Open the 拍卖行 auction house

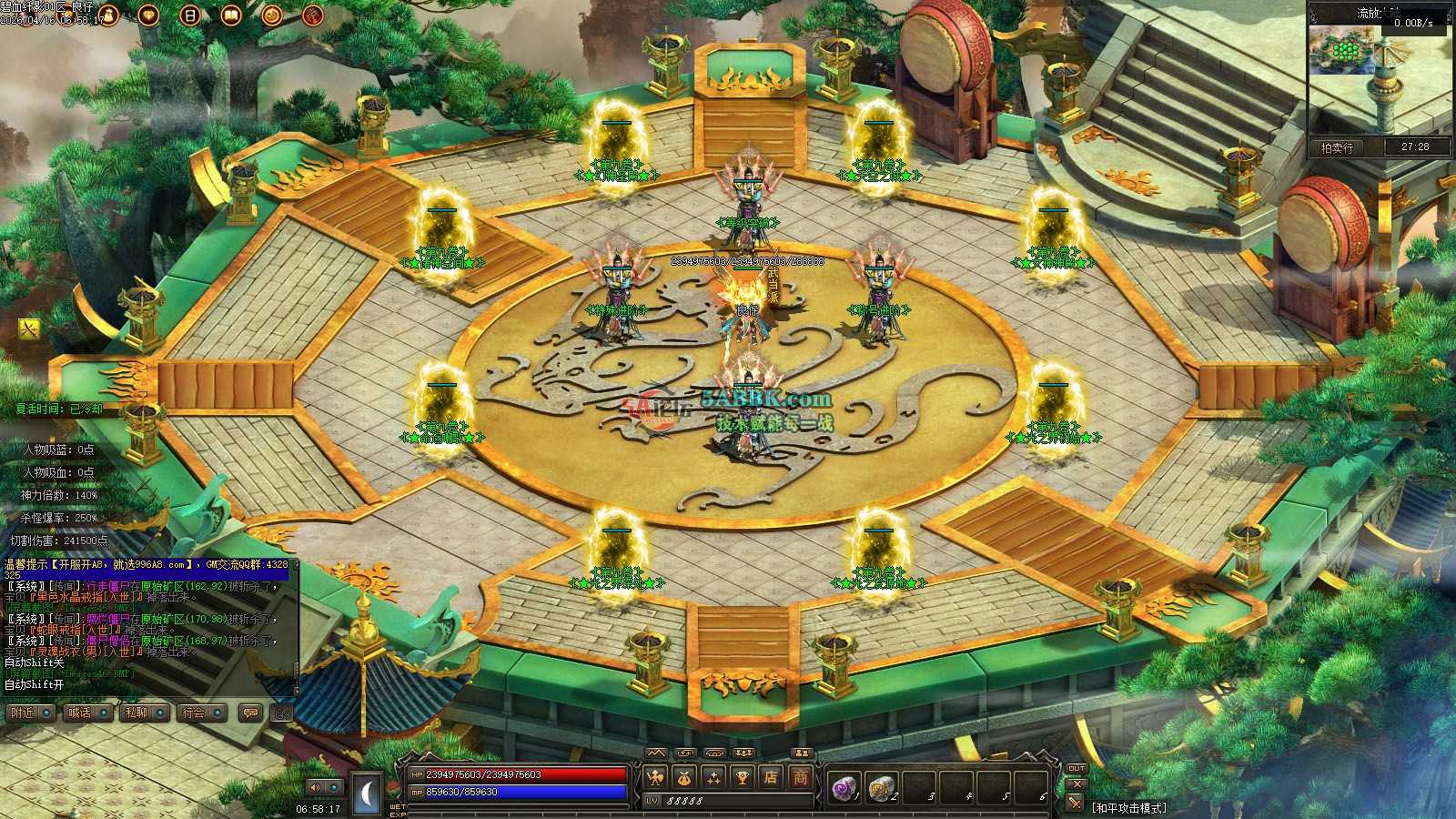tap(1337, 147)
